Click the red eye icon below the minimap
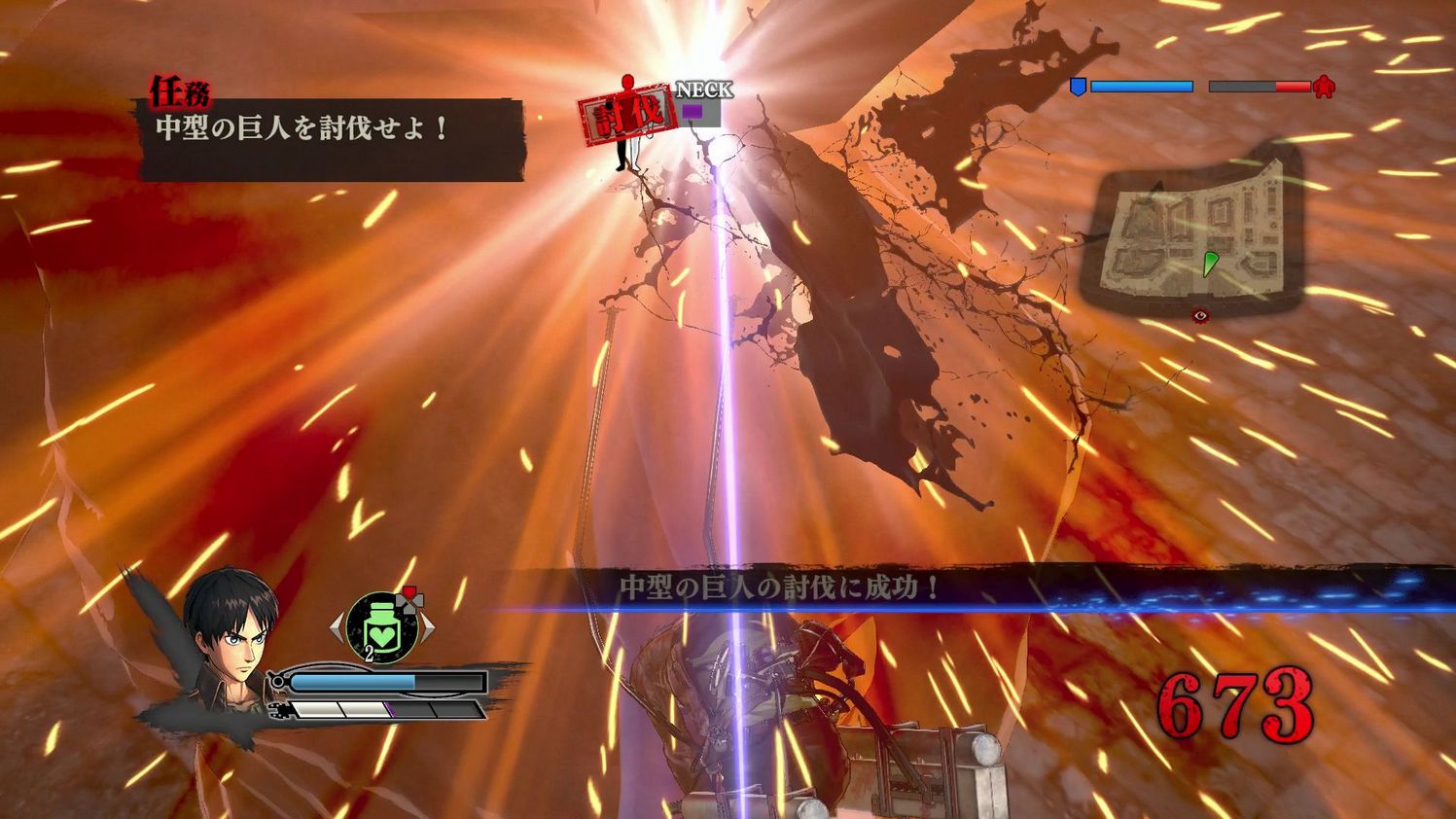1456x819 pixels. pos(1200,315)
